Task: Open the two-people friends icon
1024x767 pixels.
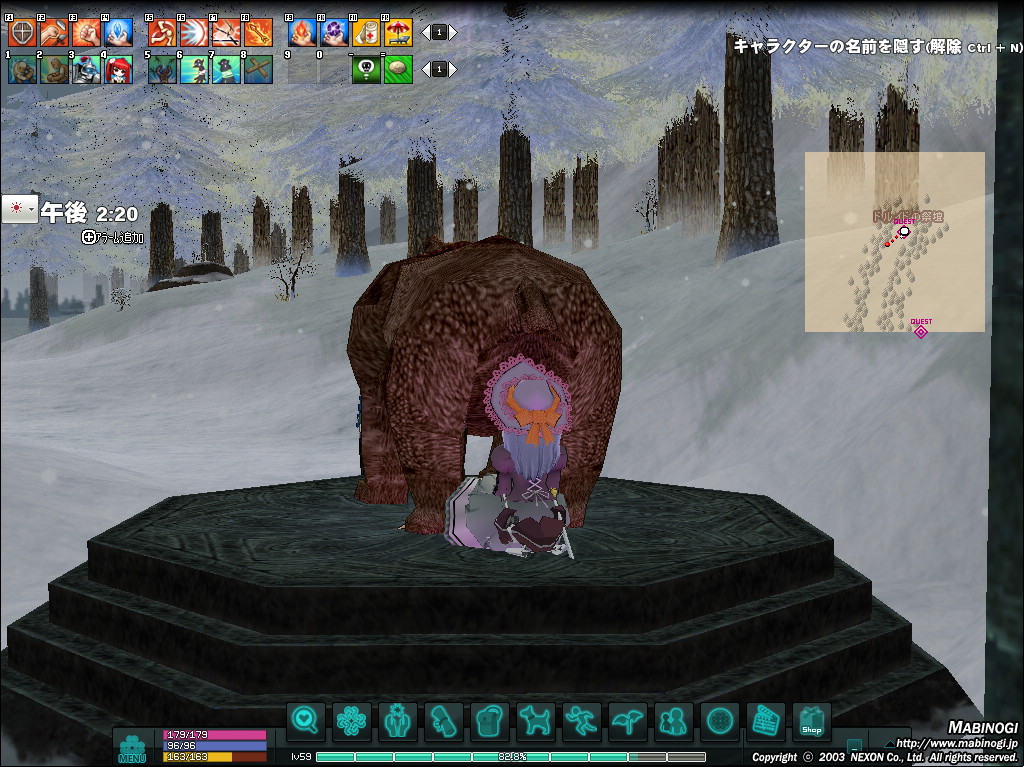Action: (673, 721)
